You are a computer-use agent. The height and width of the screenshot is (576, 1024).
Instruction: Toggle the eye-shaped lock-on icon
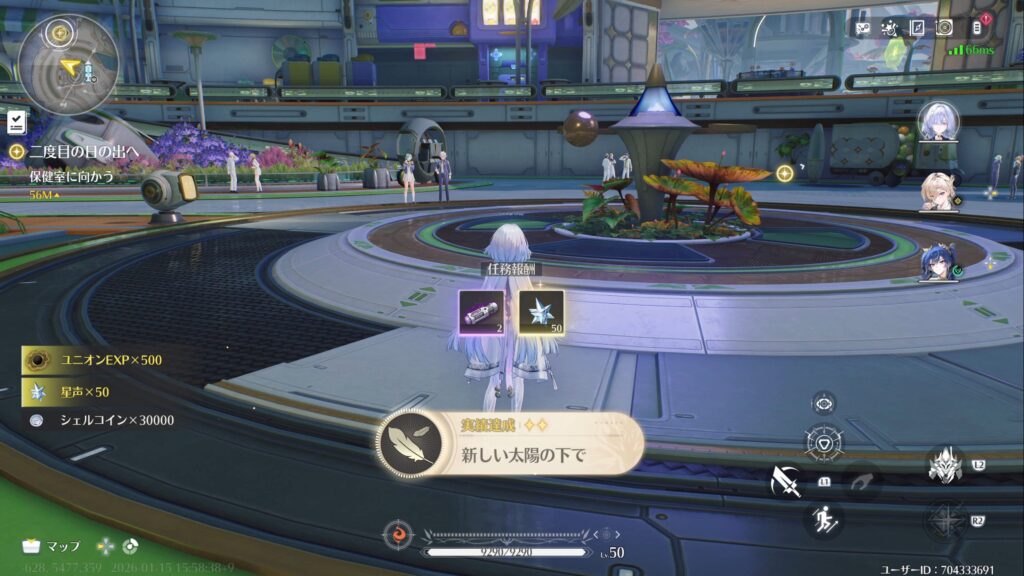824,403
